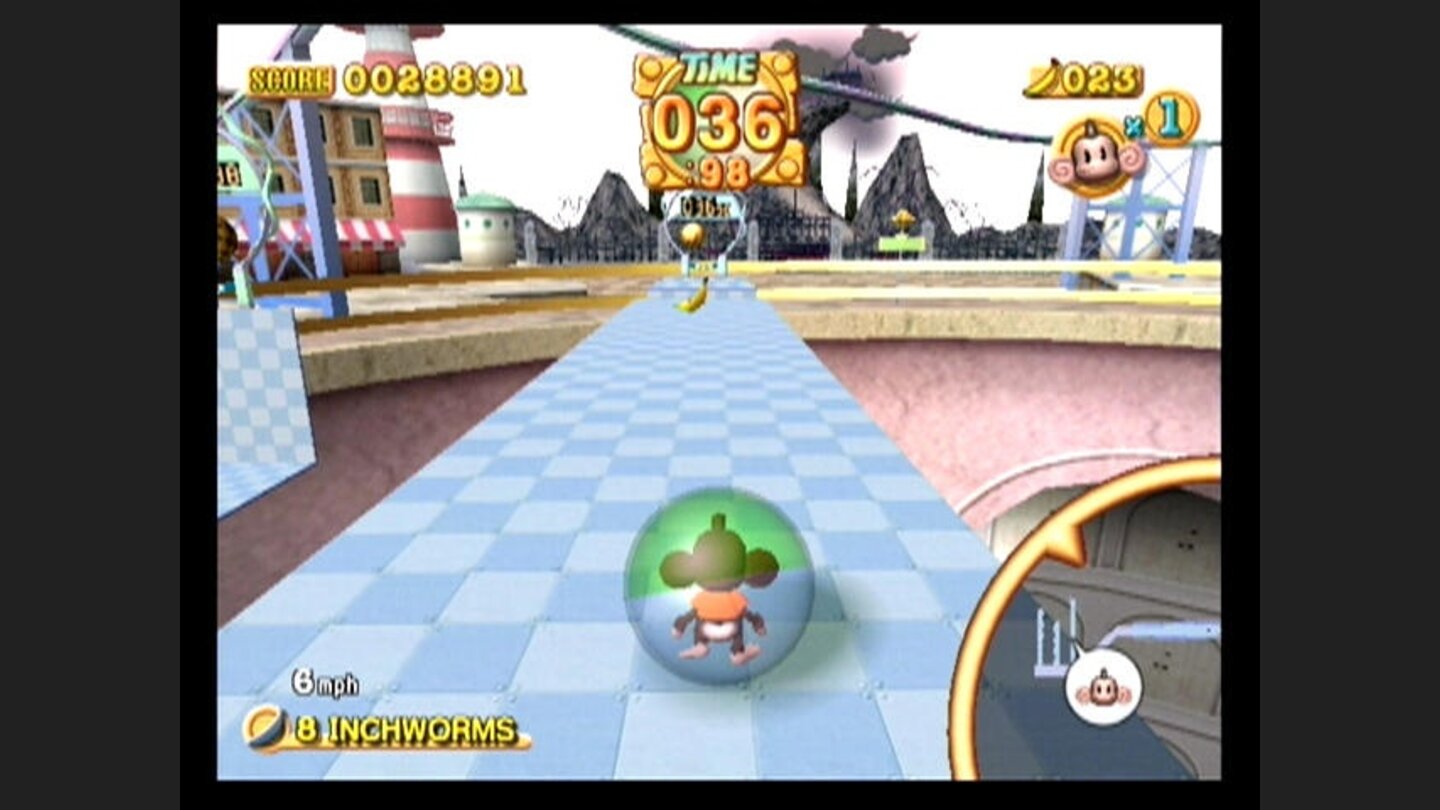Click the orange TIME plaque header
The image size is (1440, 810).
coord(719,67)
